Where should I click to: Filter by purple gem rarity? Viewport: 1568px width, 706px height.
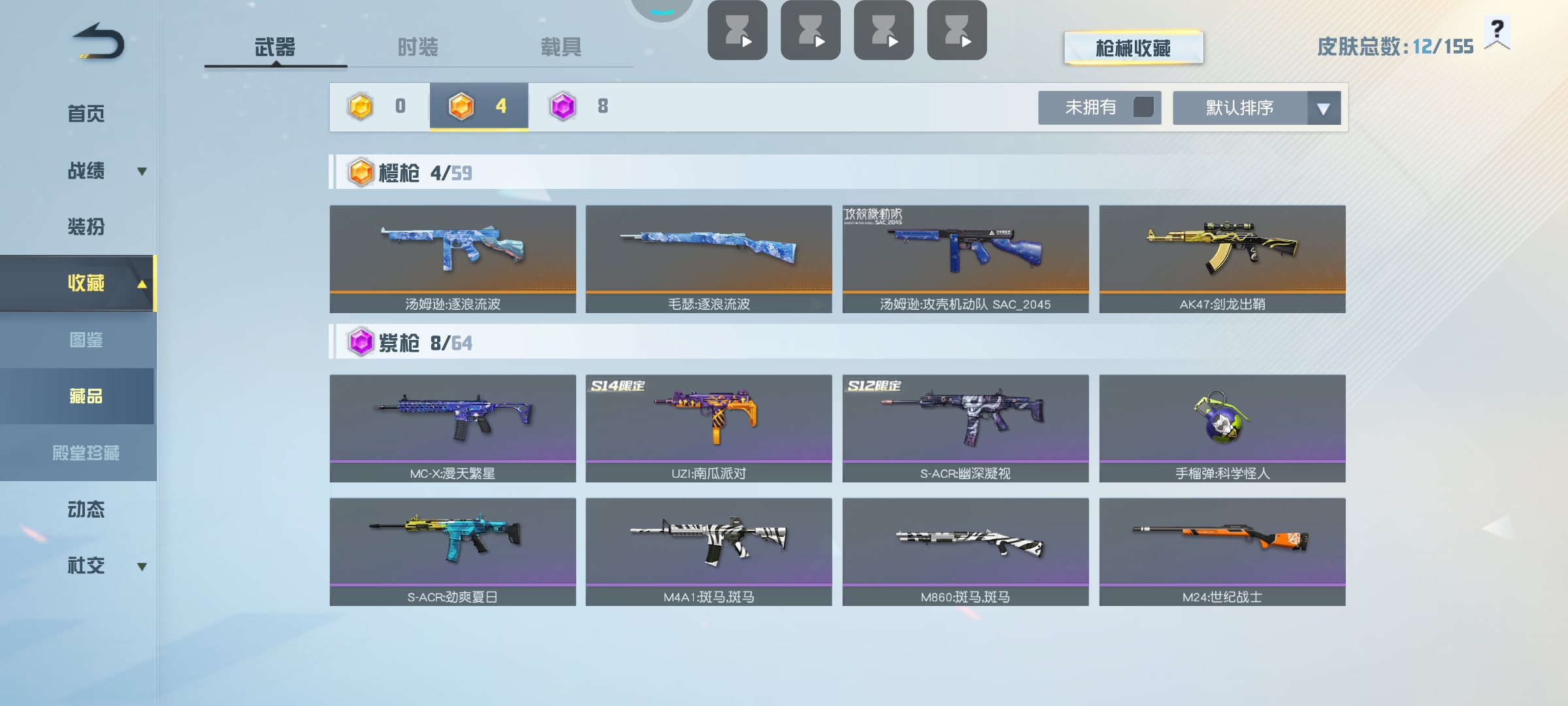[x=578, y=107]
